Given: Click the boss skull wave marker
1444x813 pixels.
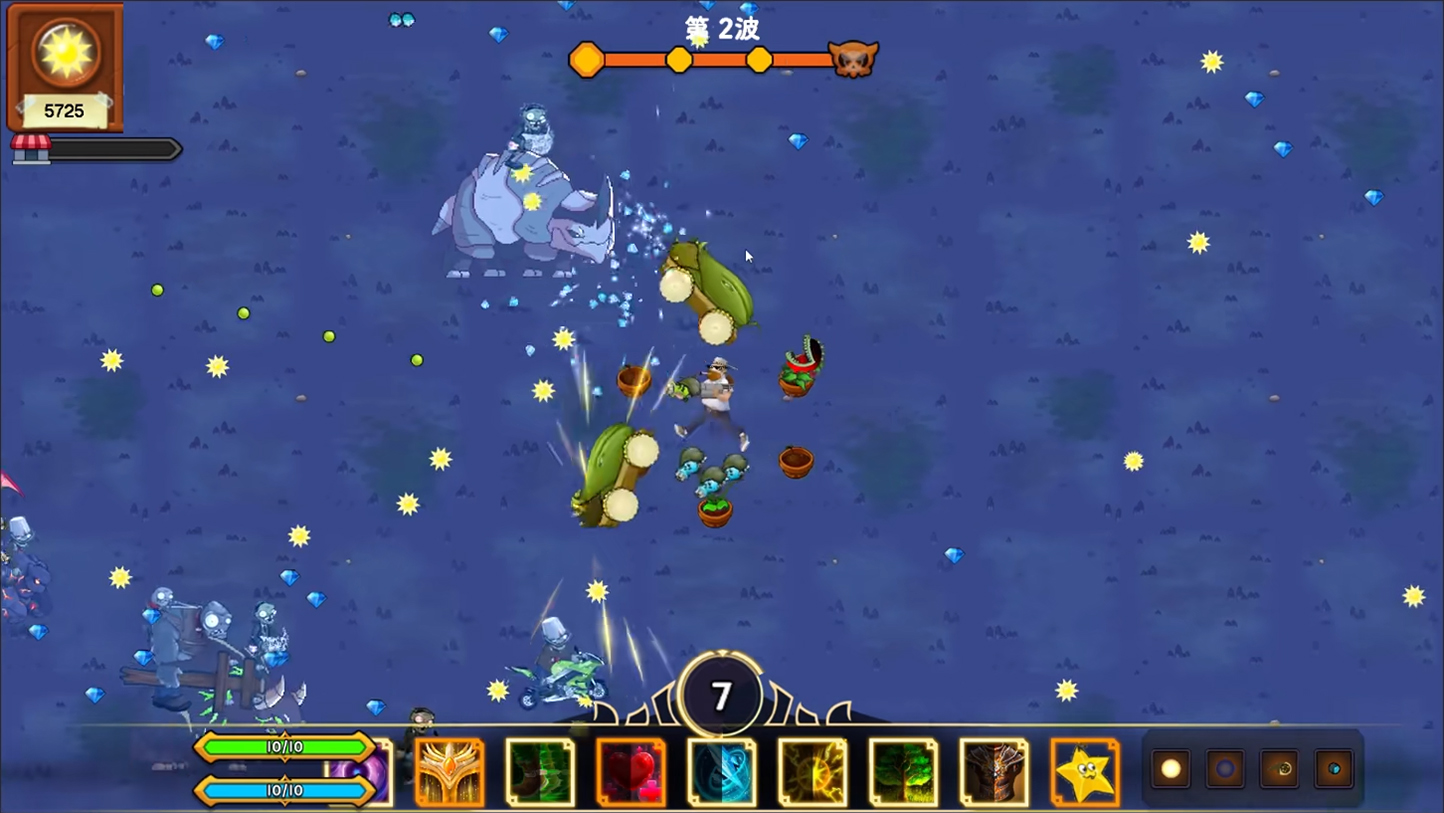Looking at the screenshot, I should coord(853,60).
